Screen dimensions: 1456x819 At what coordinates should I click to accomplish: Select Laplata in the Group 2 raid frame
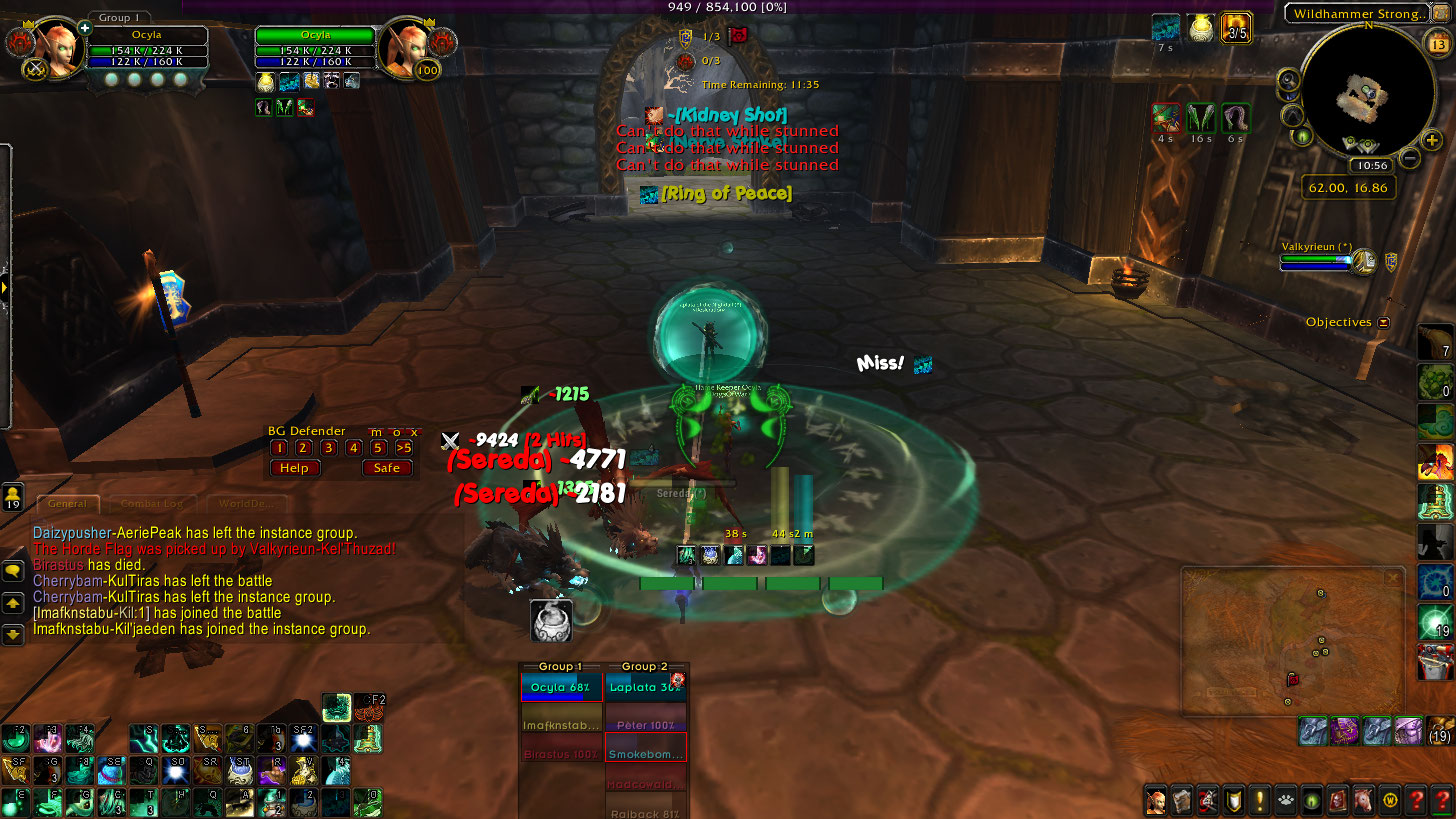click(x=645, y=688)
